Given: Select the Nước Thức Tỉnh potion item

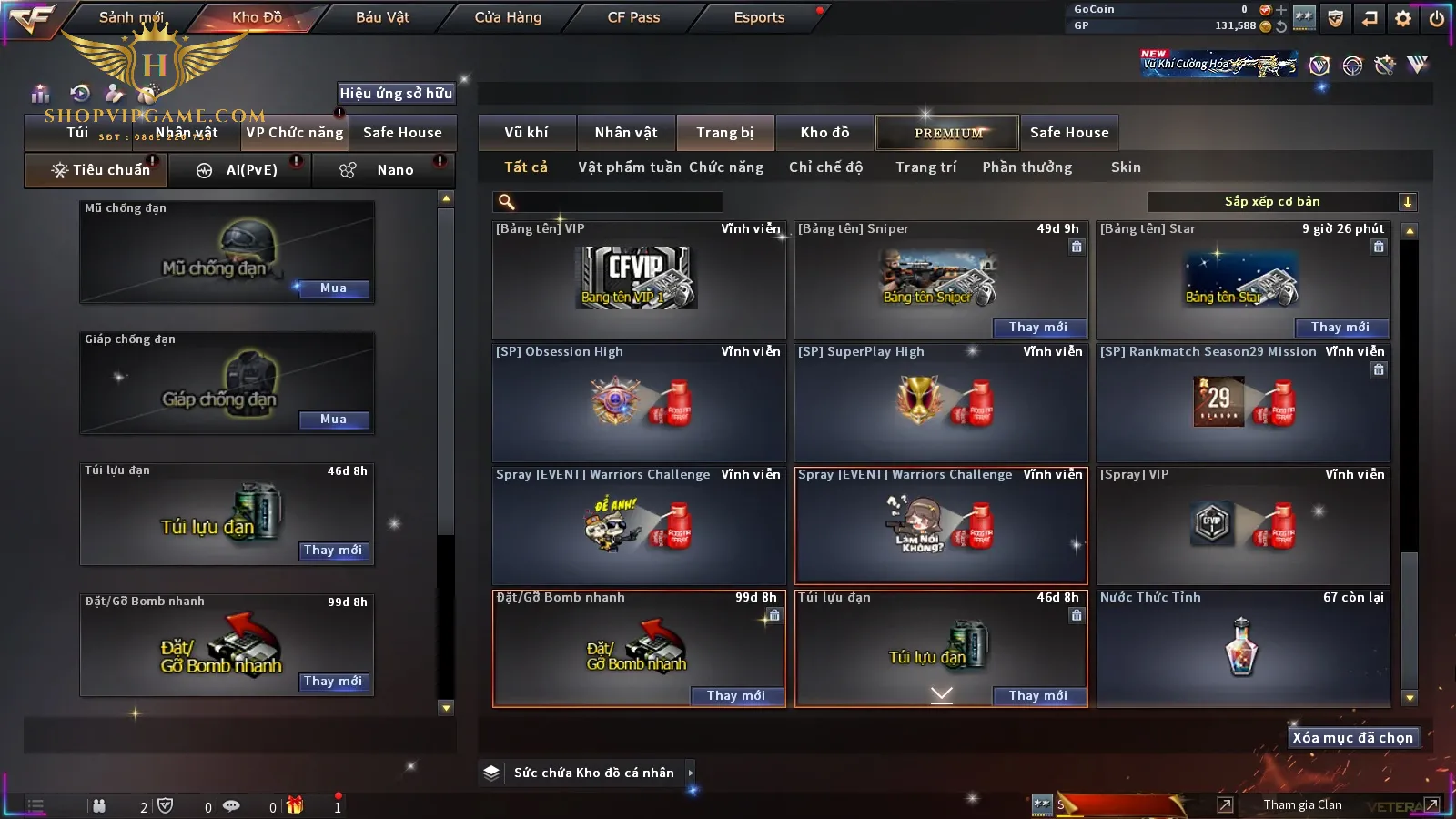Looking at the screenshot, I should click(x=1242, y=647).
